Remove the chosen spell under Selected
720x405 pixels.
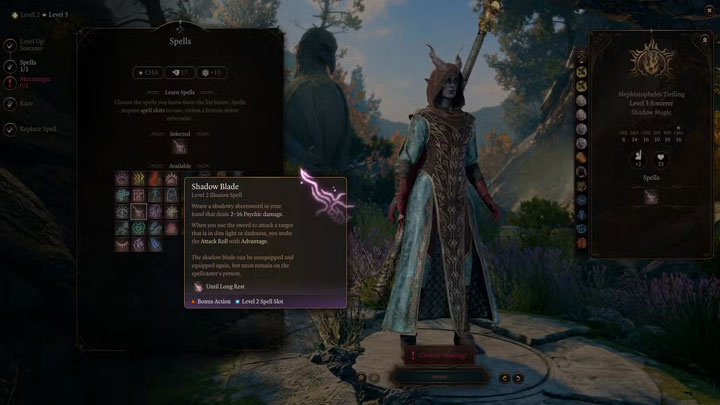[179, 148]
